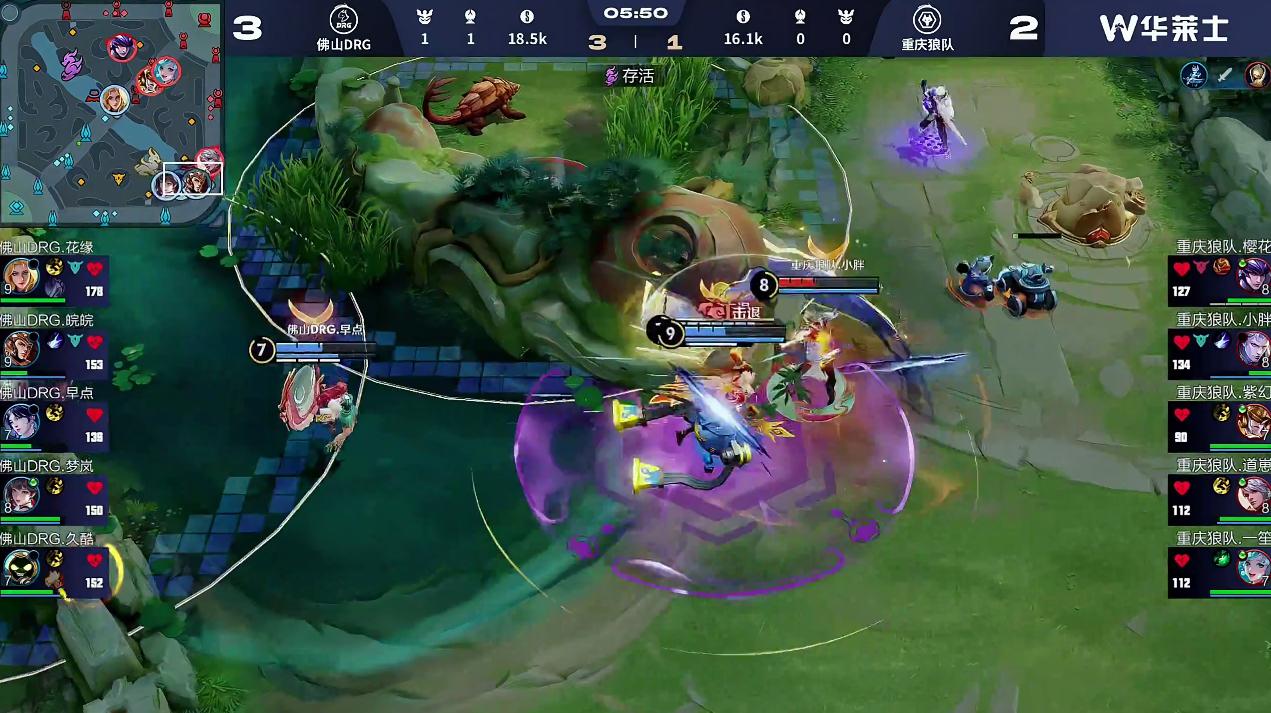Viewport: 1271px width, 713px height.
Task: Click the 佛山DRG team logo
Action: [344, 20]
